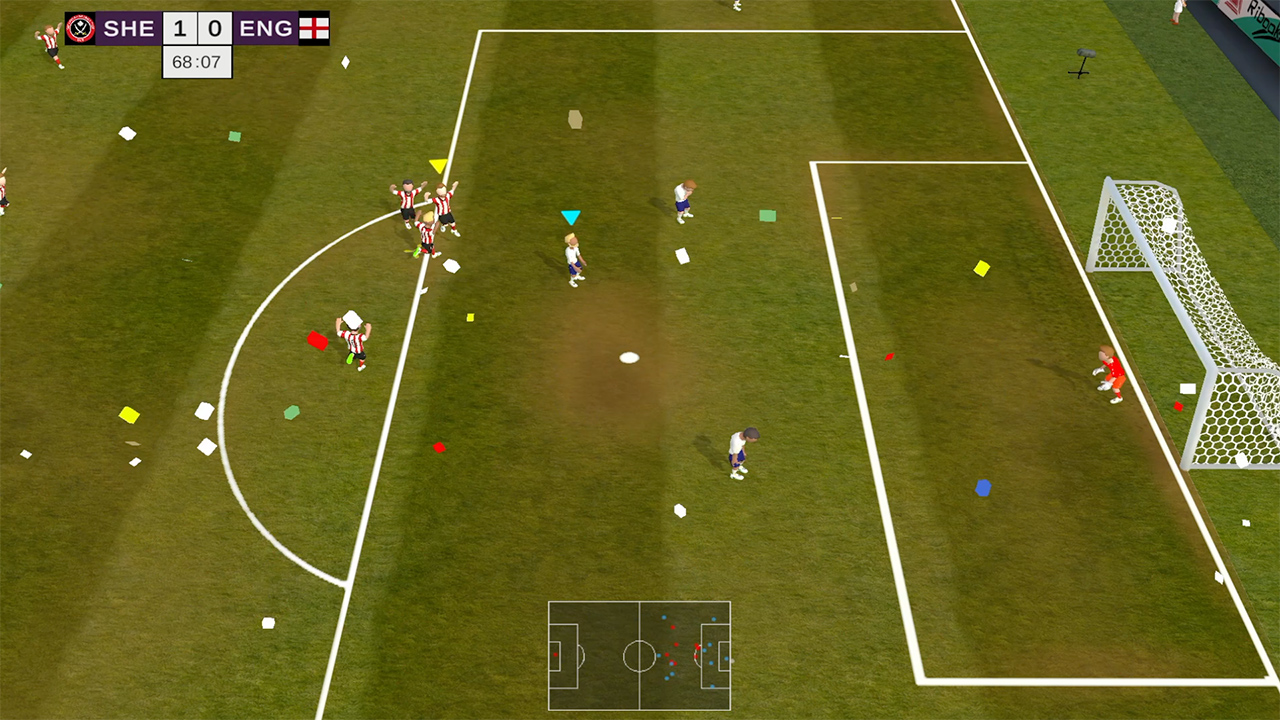Select the cyan triangle player selection marker
Screen dimensions: 1280x720
click(x=572, y=215)
